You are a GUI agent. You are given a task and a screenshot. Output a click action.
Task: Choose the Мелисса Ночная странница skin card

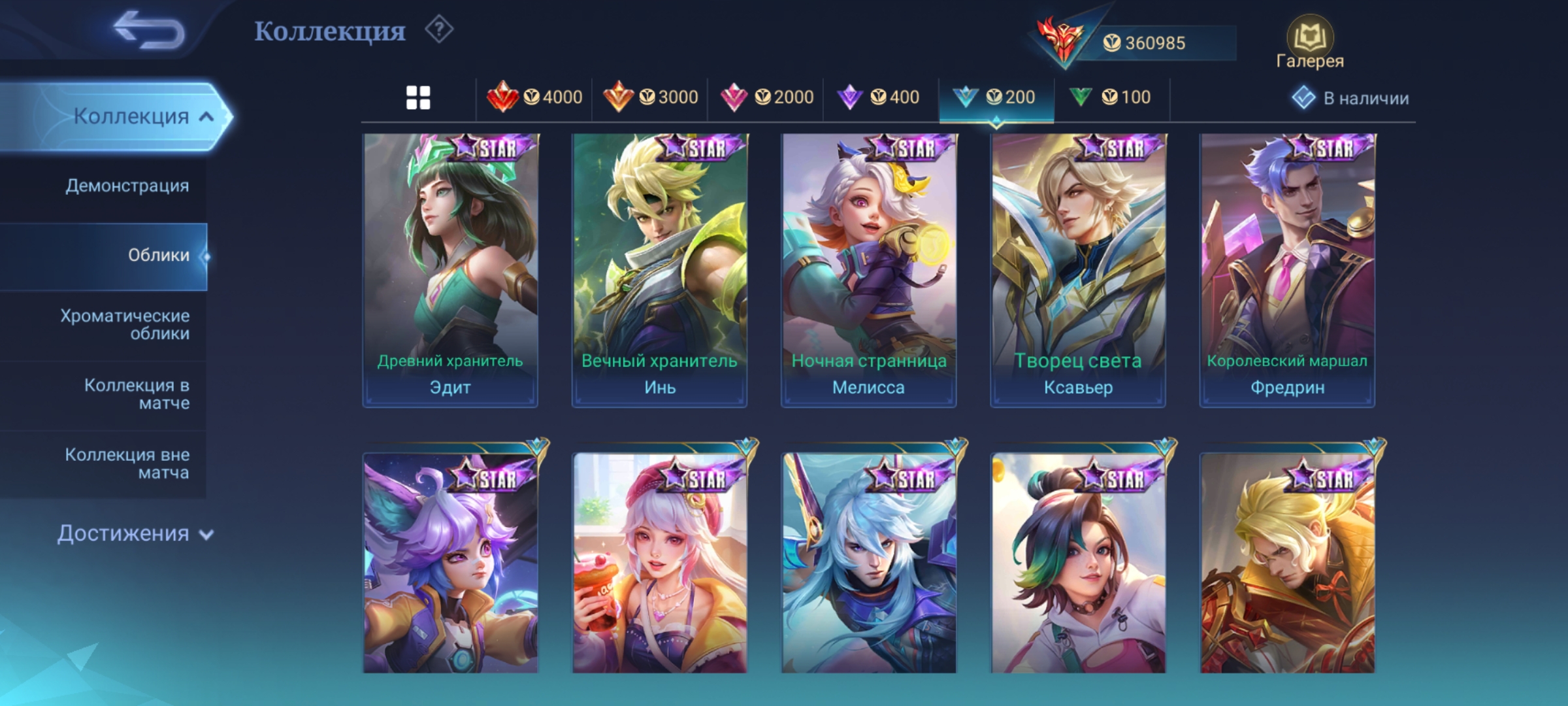[868, 271]
